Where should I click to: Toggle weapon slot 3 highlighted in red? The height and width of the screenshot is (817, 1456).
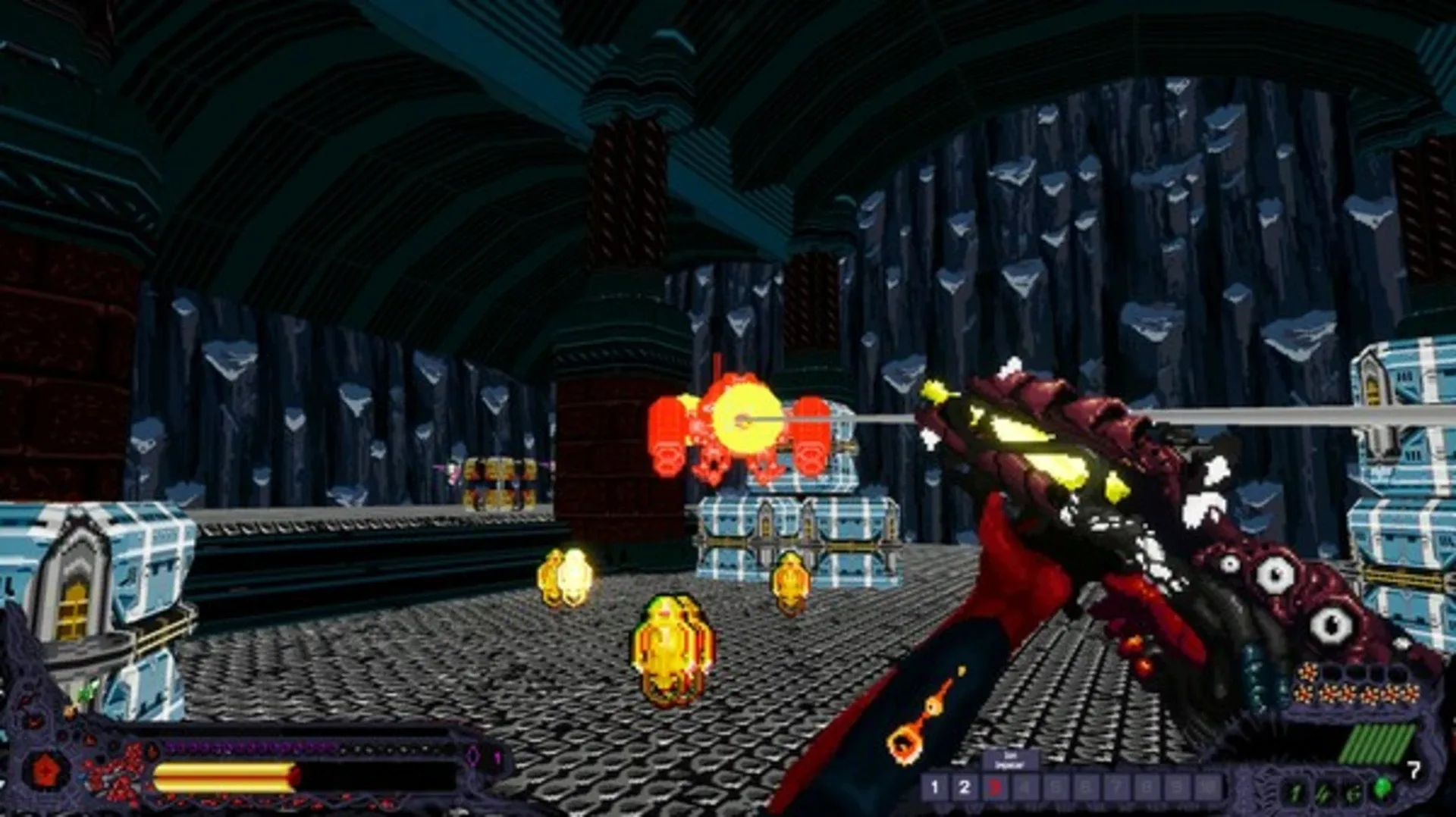996,787
